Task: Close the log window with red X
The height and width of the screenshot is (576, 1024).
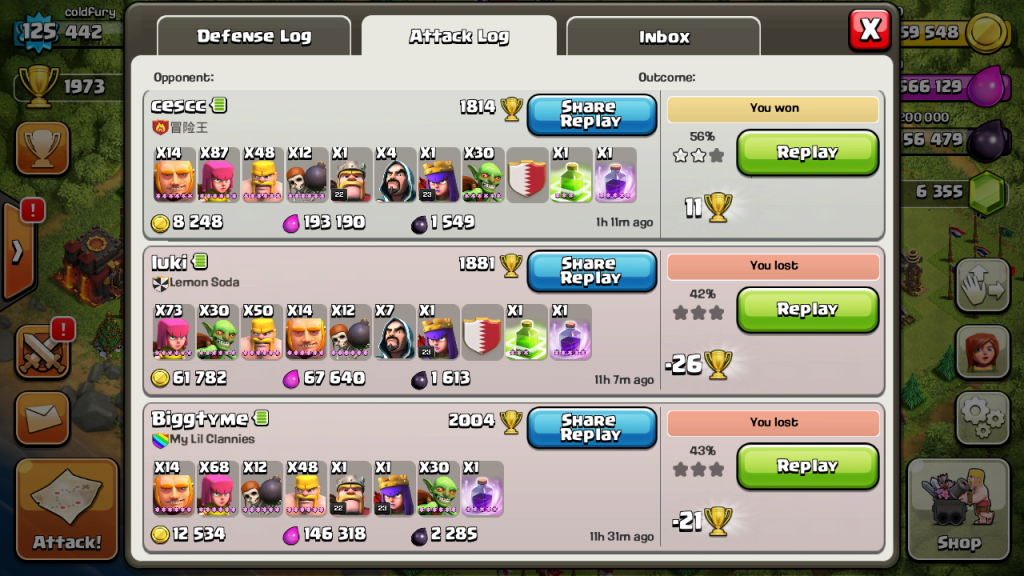Action: [869, 30]
